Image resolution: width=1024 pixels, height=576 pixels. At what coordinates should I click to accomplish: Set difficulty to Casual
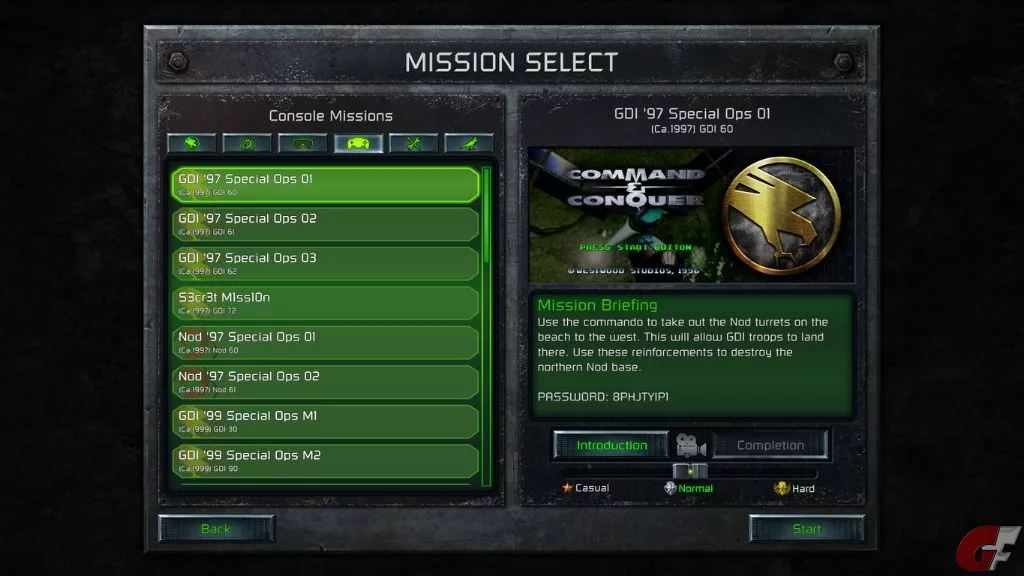pyautogui.click(x=586, y=488)
